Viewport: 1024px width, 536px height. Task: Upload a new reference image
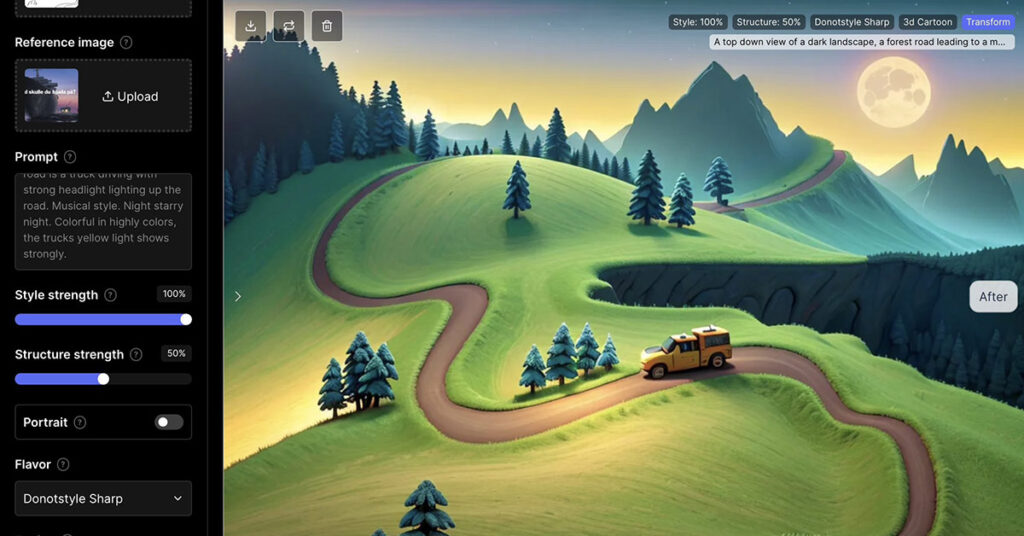tap(131, 97)
